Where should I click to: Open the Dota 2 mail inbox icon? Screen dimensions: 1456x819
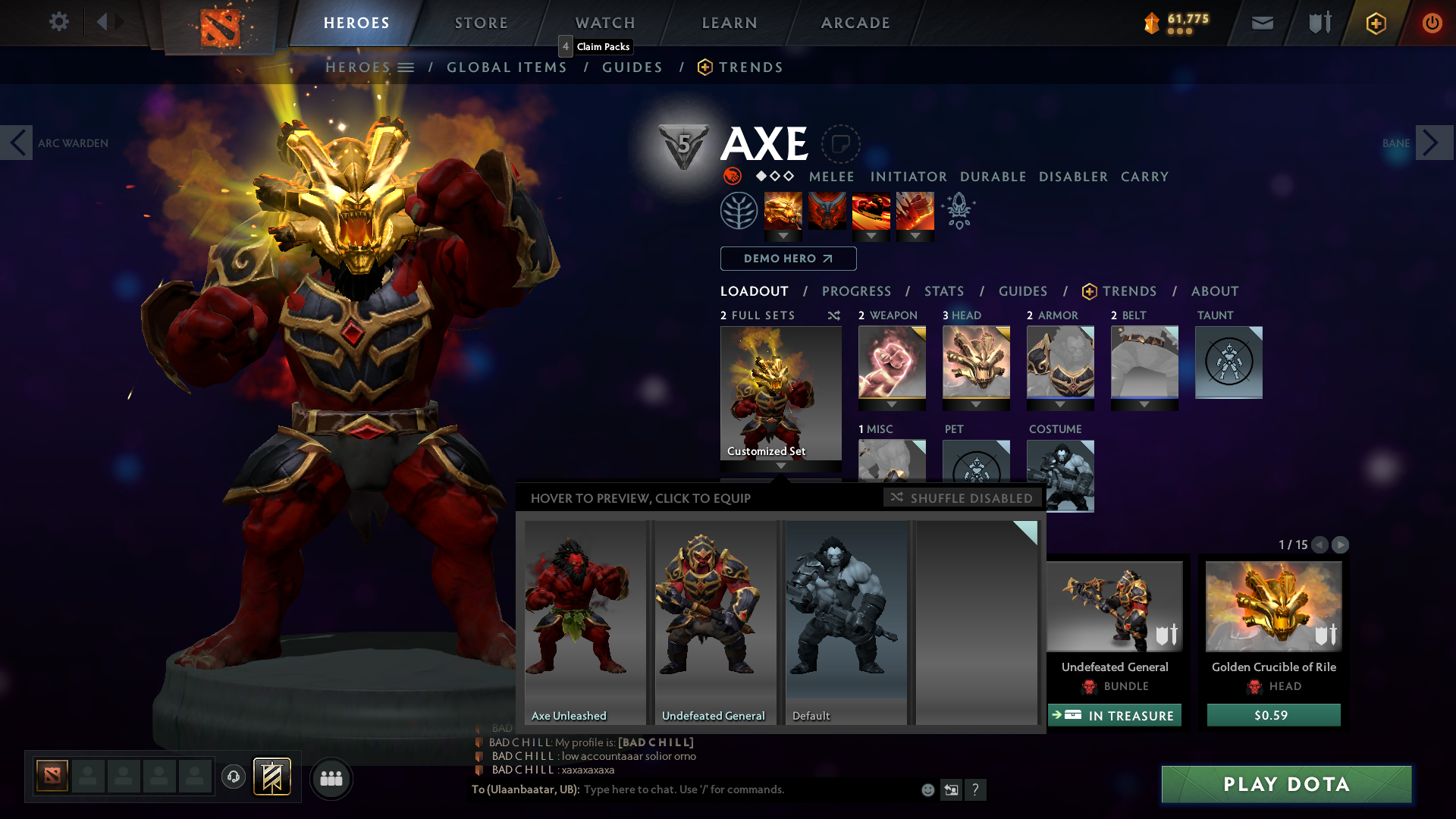pyautogui.click(x=1261, y=23)
